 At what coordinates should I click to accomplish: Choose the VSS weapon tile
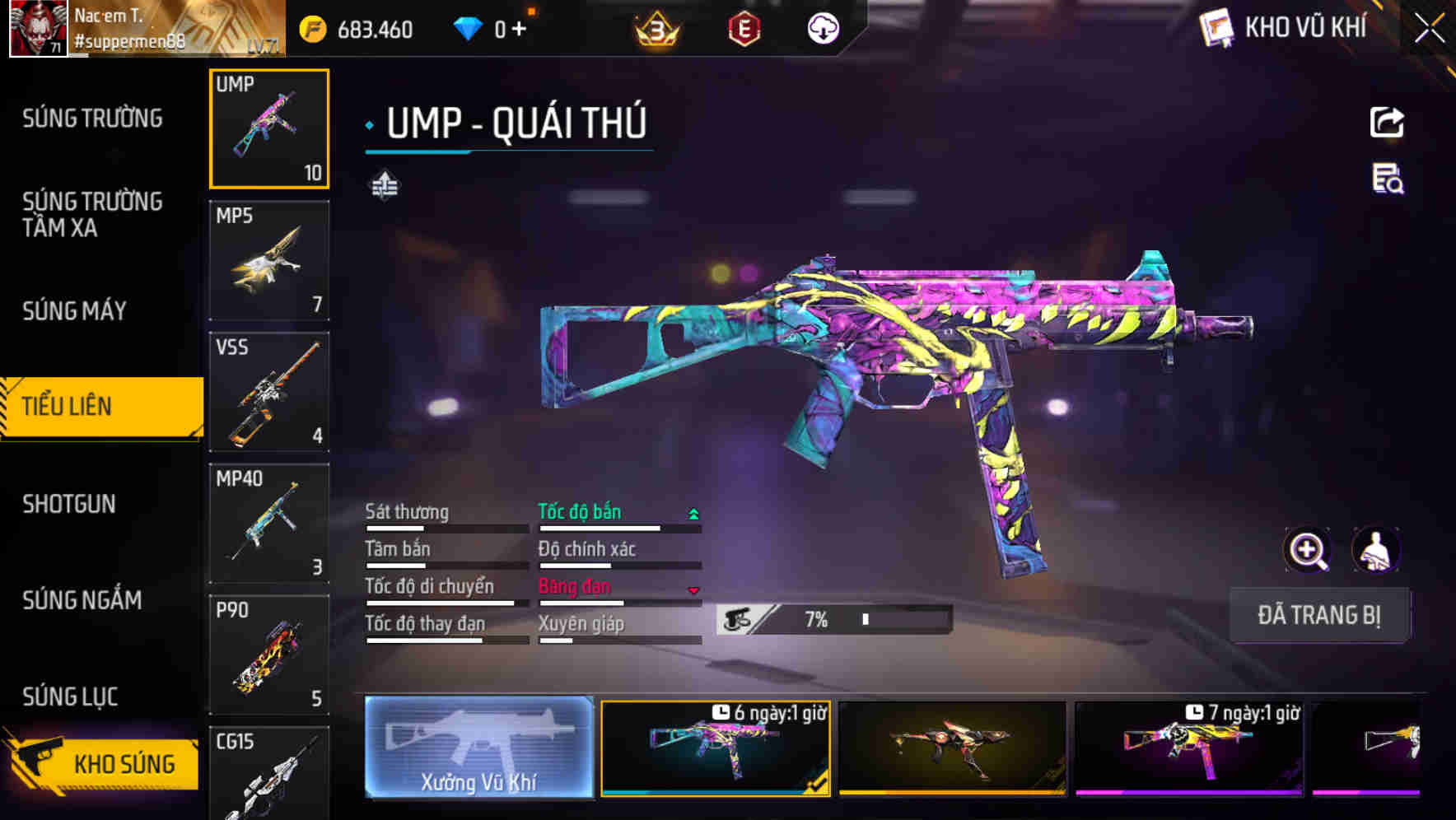pyautogui.click(x=269, y=392)
